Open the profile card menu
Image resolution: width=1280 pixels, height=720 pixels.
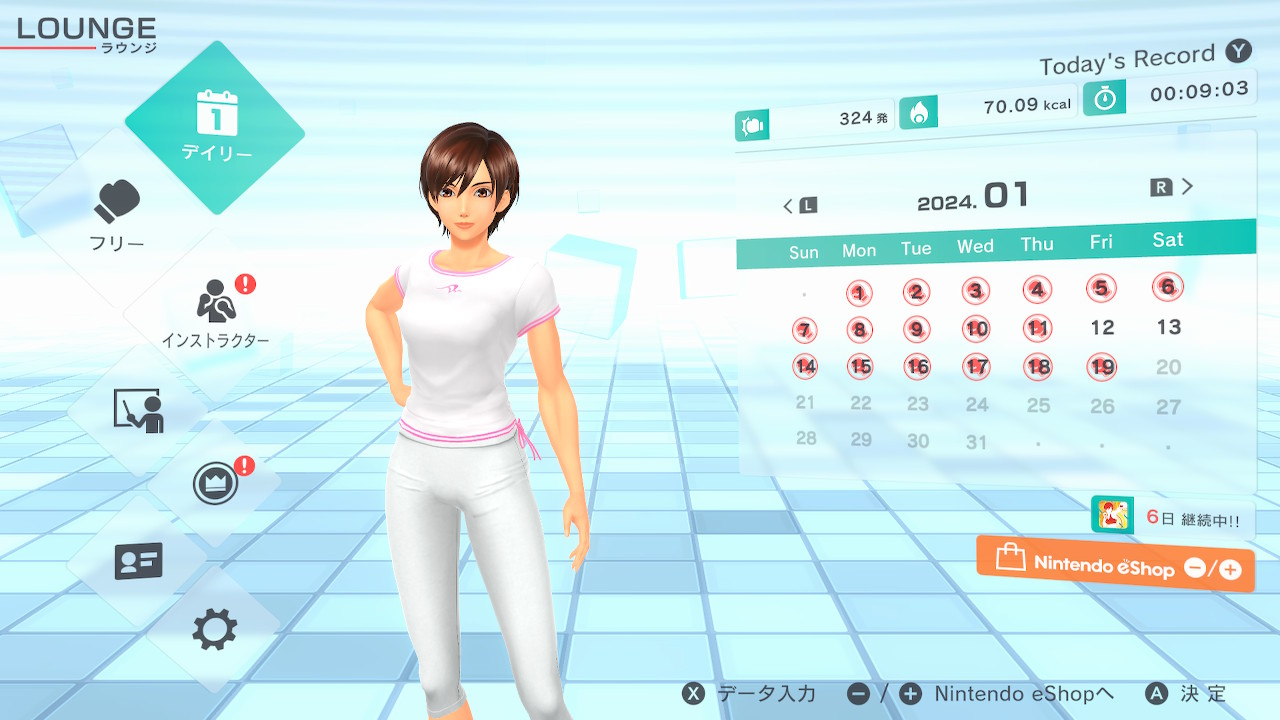point(138,561)
